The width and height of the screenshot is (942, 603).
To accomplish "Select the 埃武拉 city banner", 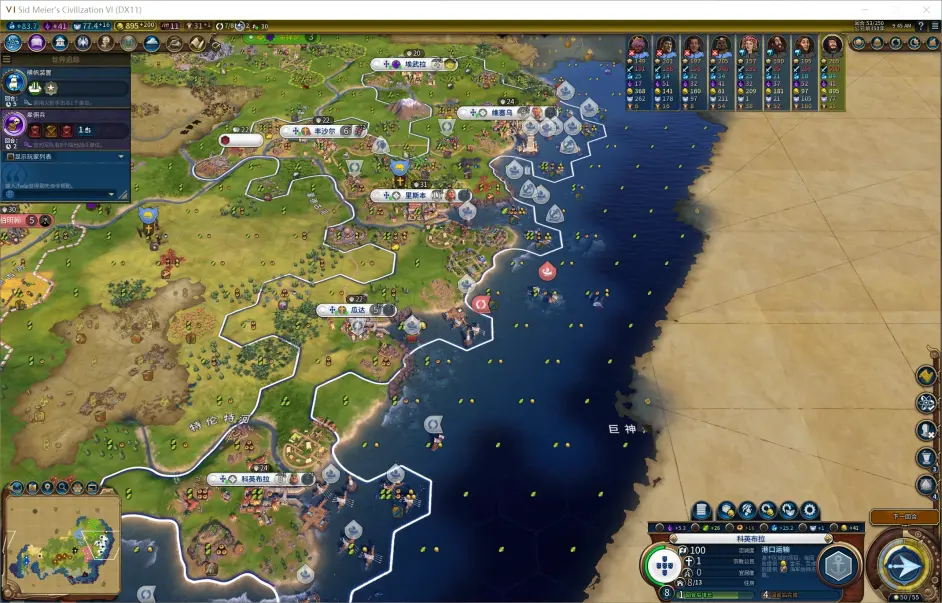I will tap(414, 64).
